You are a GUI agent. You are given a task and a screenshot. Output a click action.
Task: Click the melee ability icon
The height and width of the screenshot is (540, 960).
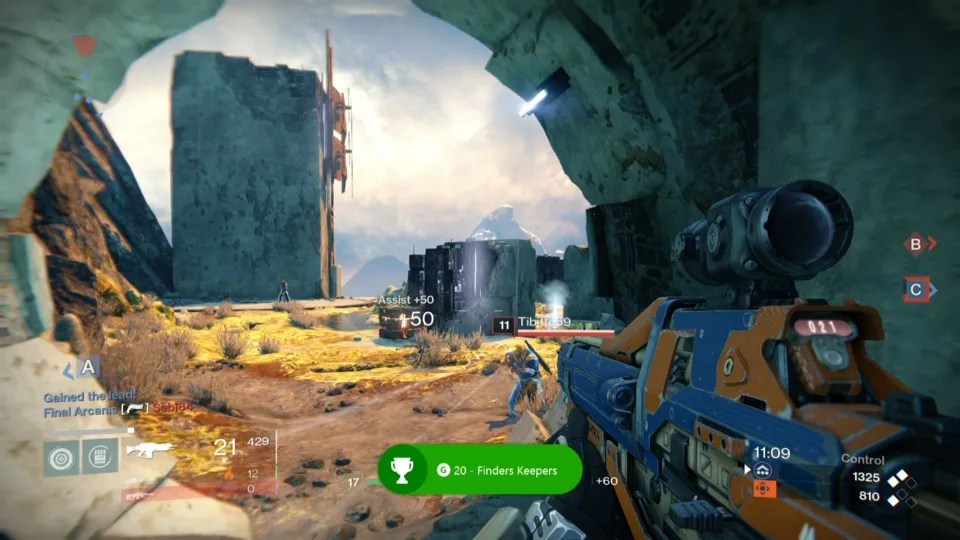(x=100, y=456)
